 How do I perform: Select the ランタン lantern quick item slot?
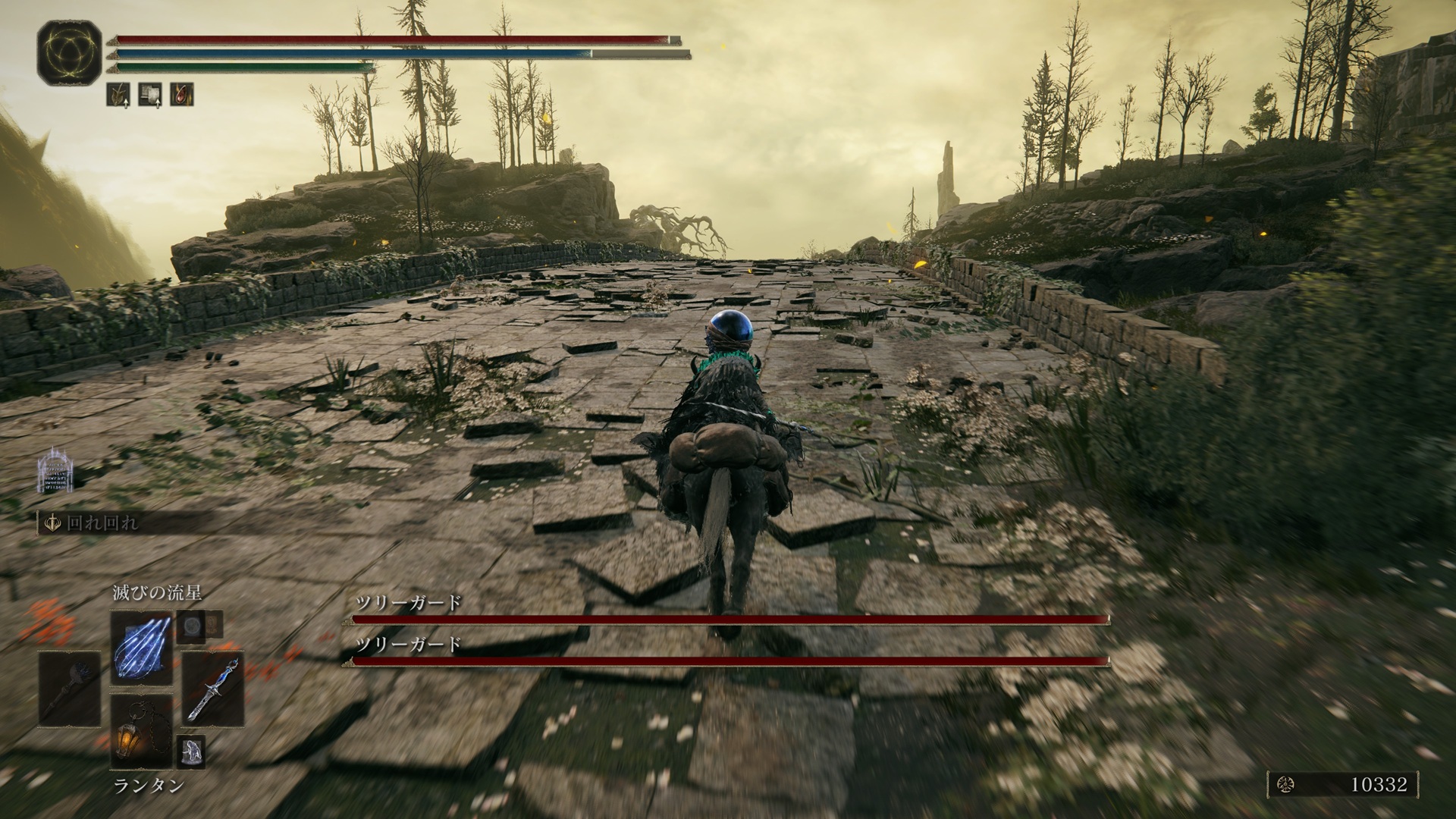(x=141, y=732)
